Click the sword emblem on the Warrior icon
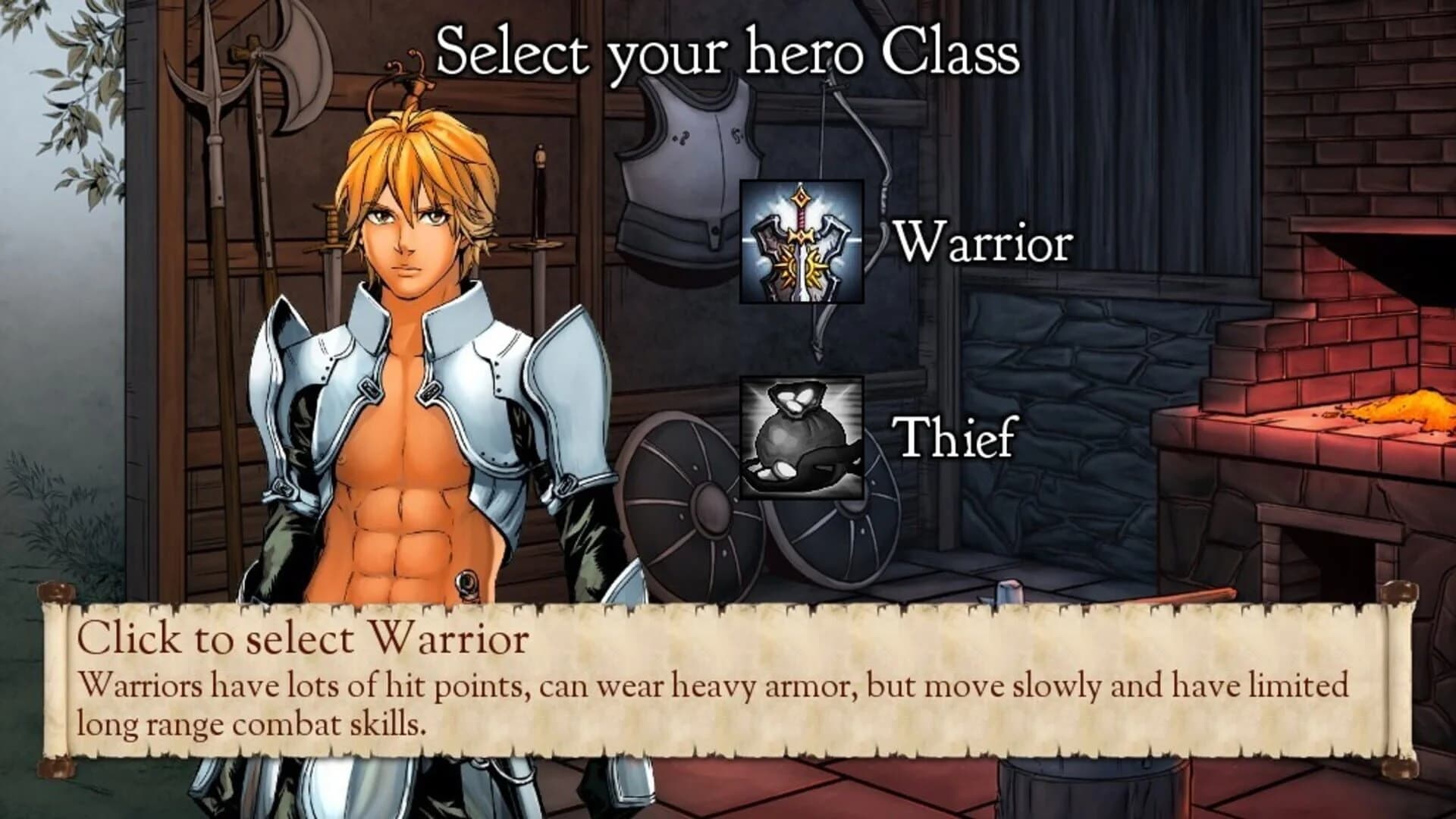The image size is (1456, 819). (x=800, y=235)
